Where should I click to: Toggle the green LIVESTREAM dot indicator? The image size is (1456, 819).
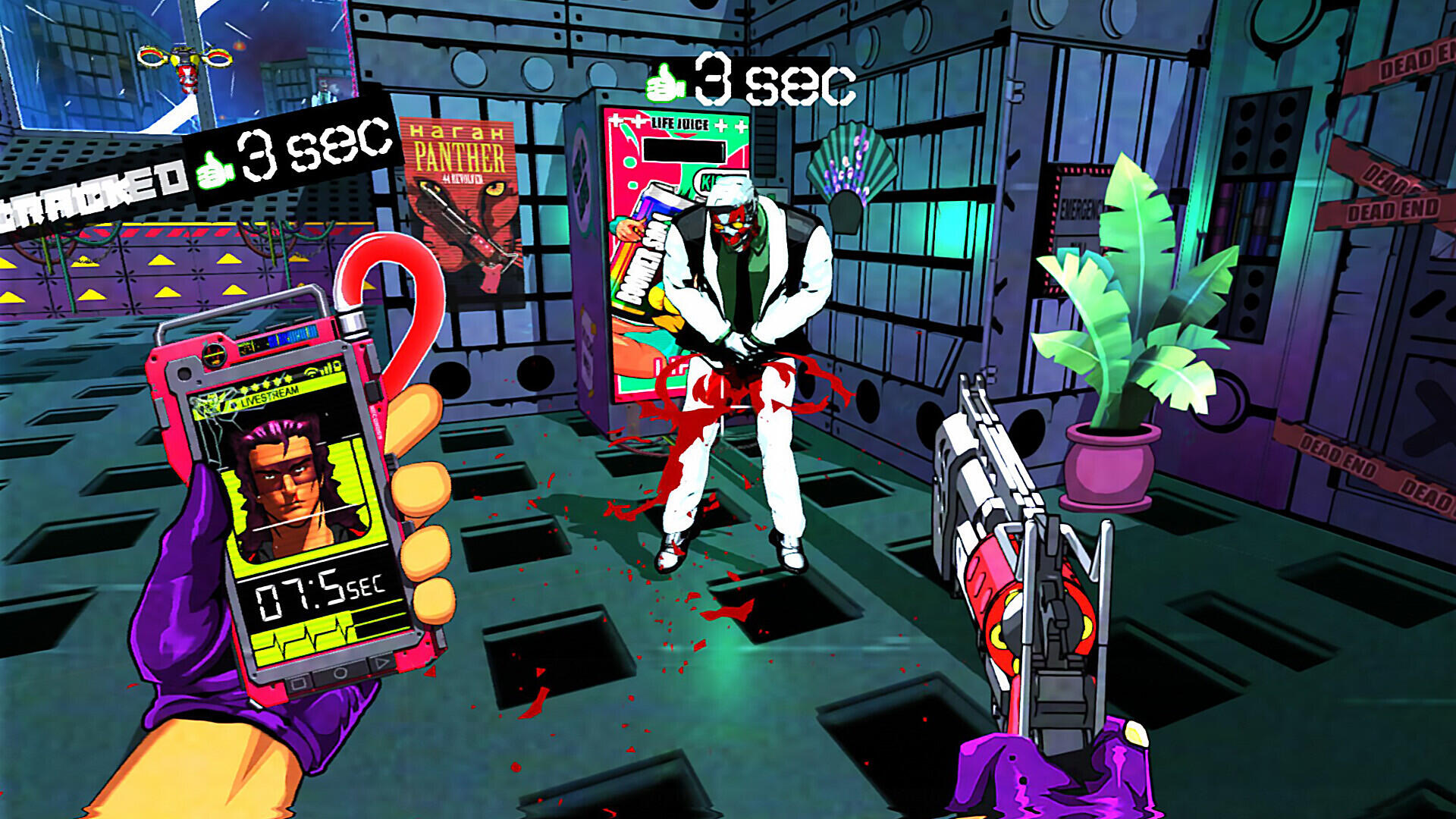point(234,404)
